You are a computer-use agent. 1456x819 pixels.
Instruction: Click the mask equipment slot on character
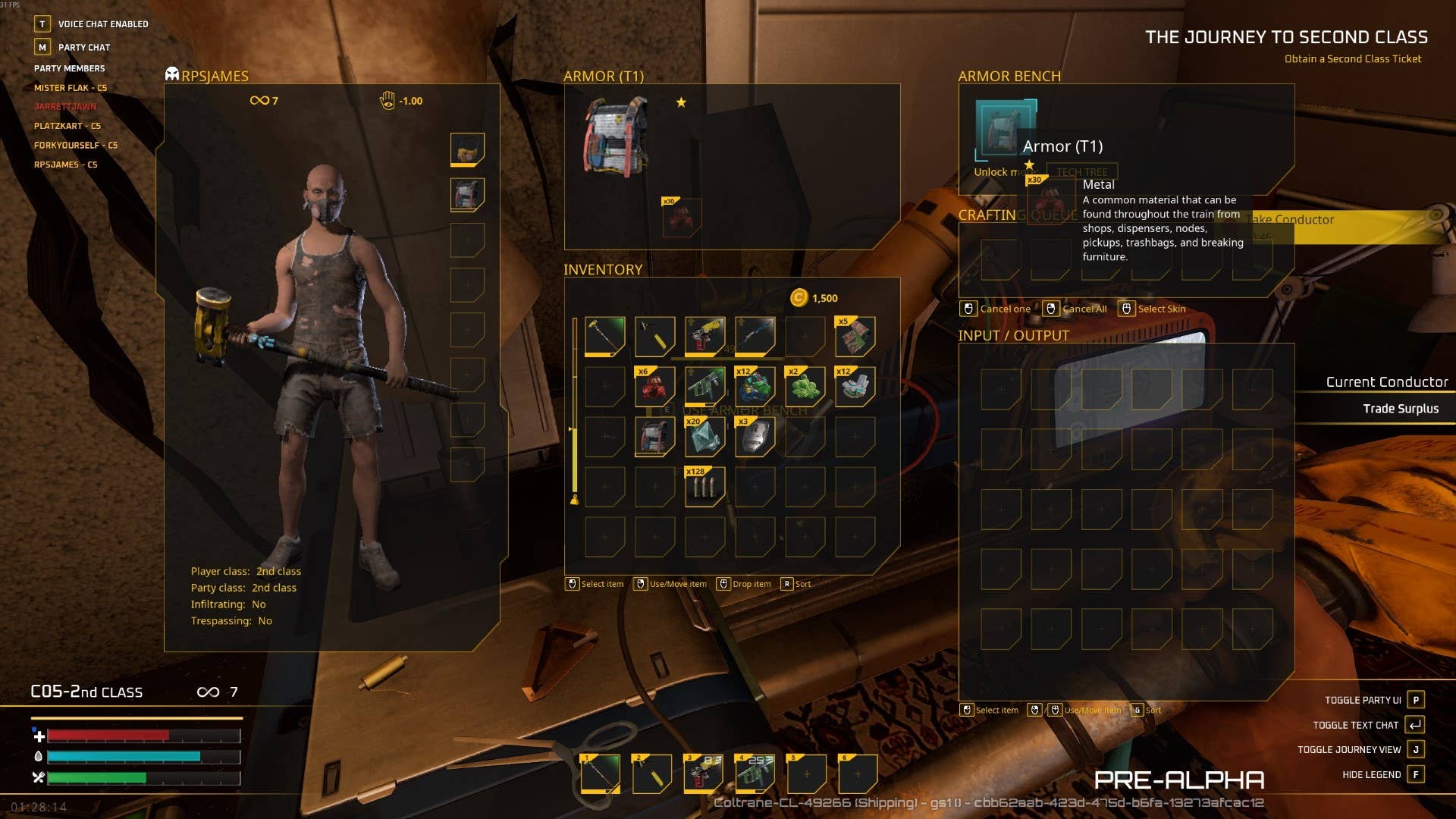(467, 149)
